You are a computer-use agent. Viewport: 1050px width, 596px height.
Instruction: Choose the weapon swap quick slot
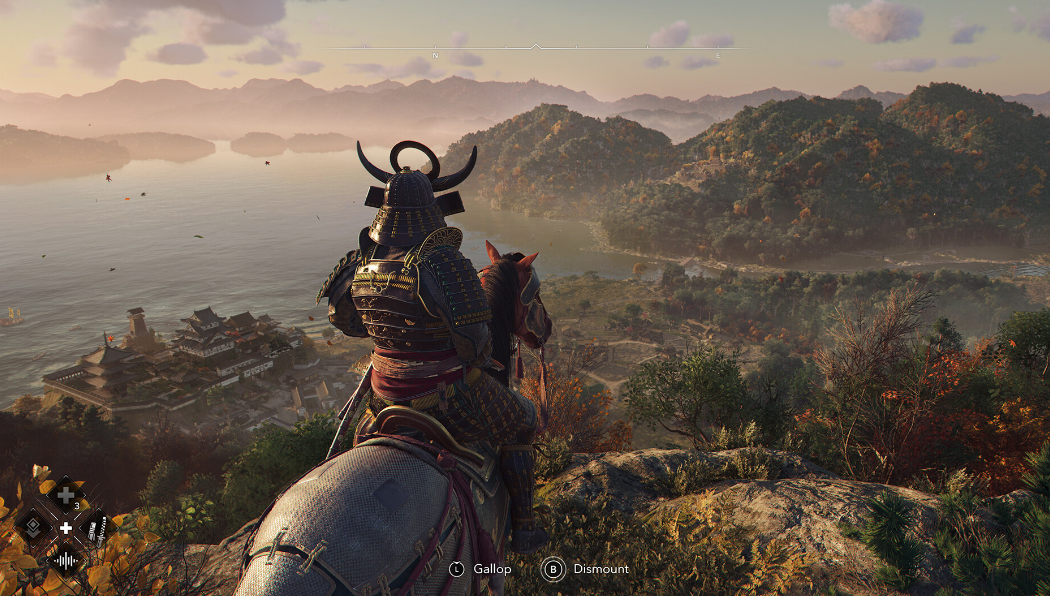(98, 527)
